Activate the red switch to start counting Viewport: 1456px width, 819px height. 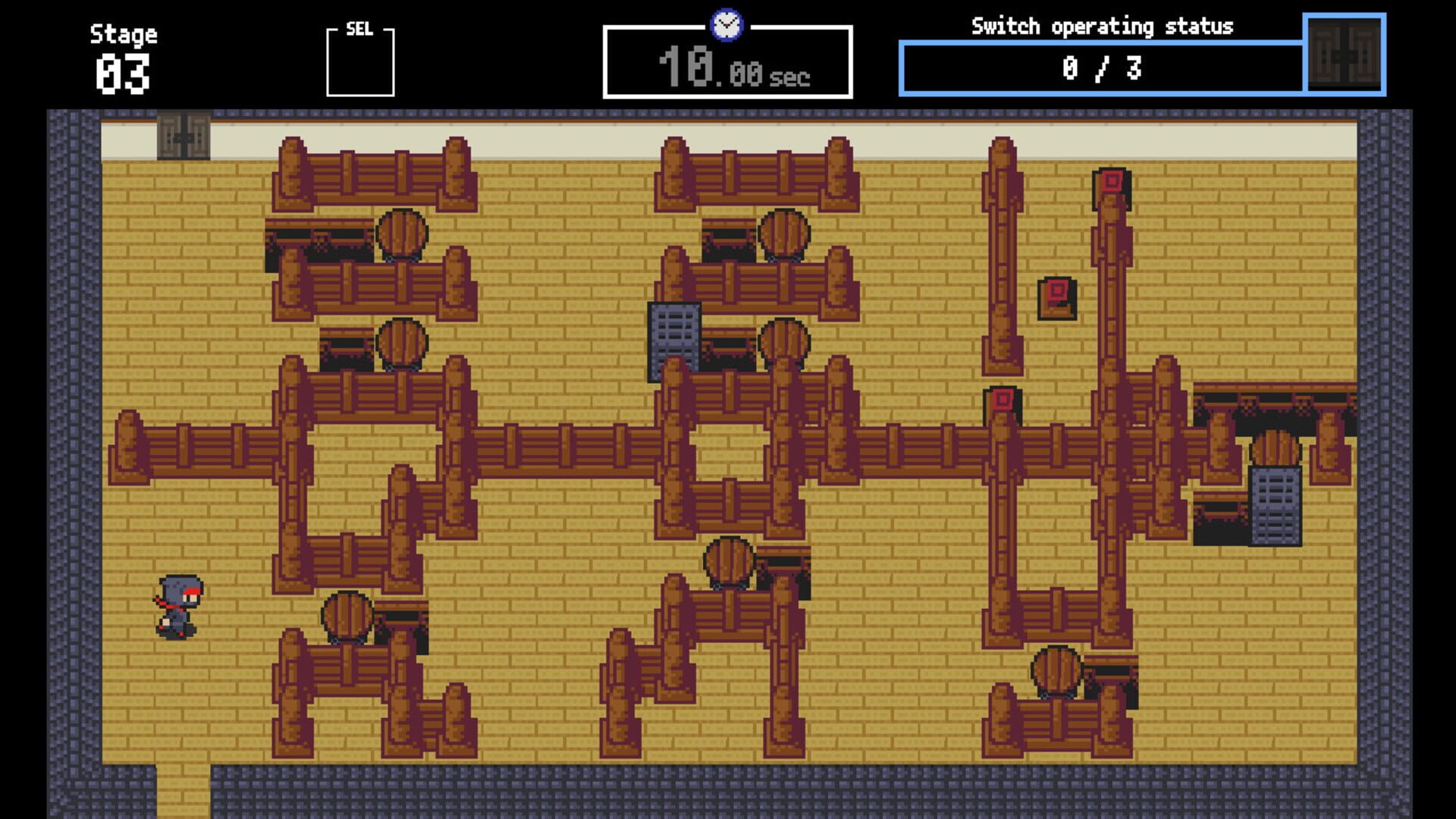pos(1059,290)
